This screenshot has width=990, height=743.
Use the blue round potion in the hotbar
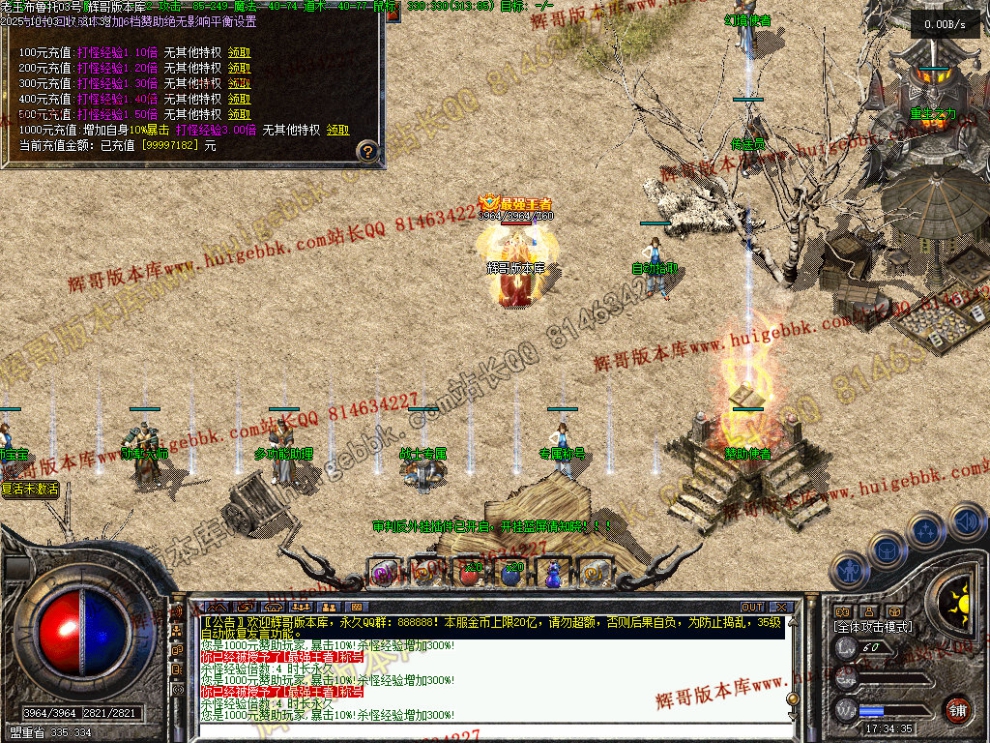pyautogui.click(x=511, y=573)
